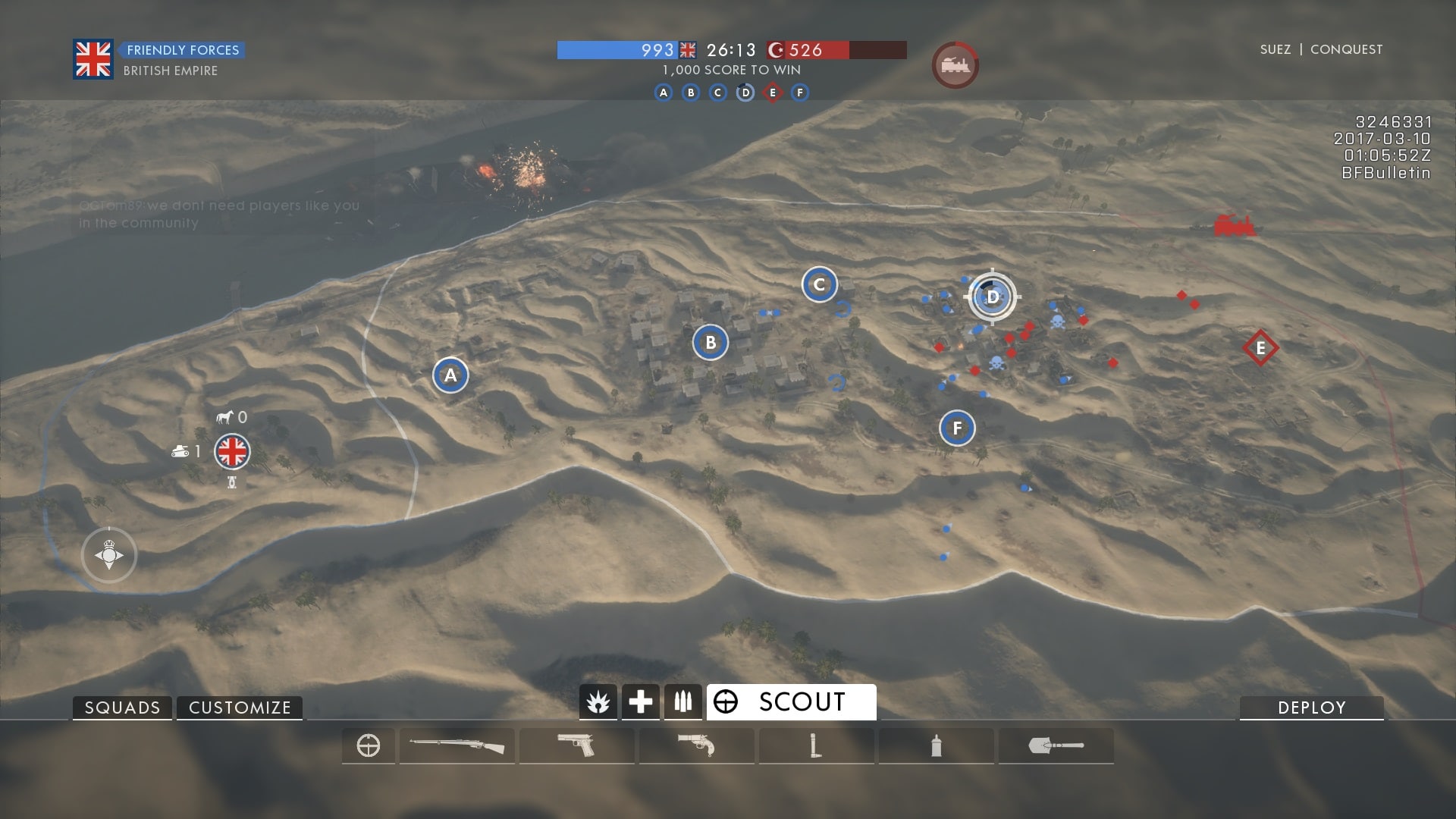Choose capture point F on the map
This screenshot has width=1456, height=819.
pos(957,428)
